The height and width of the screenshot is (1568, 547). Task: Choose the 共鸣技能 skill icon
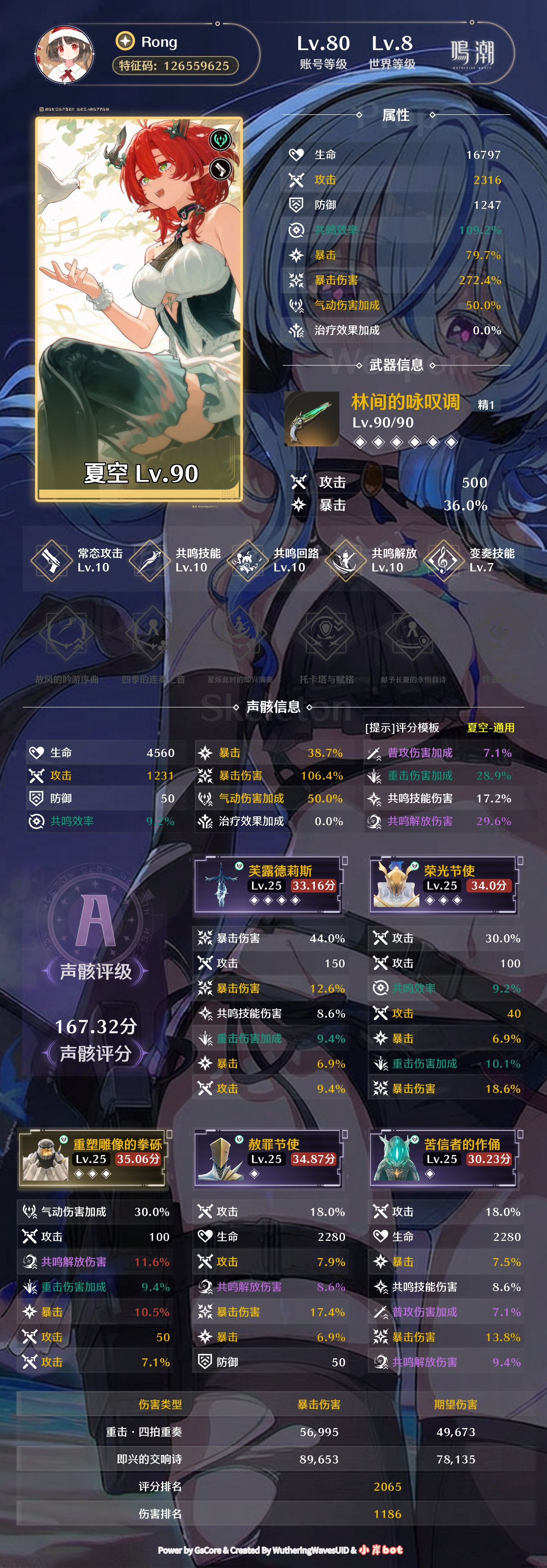[x=150, y=560]
